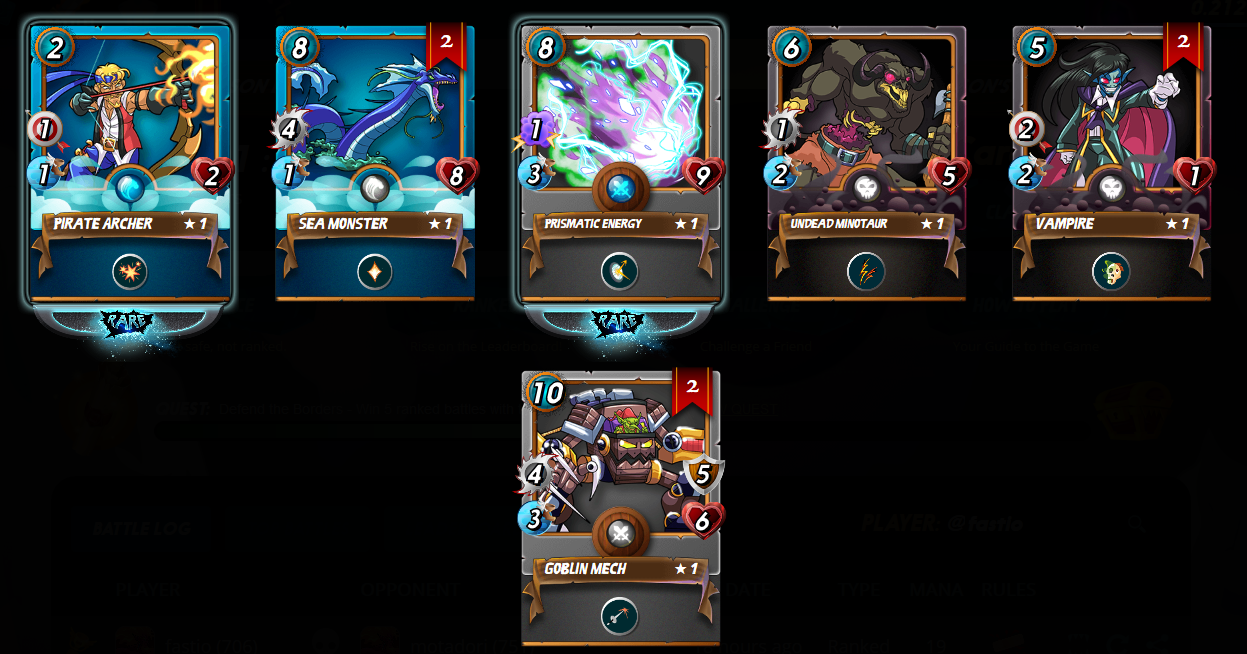Click Sea Monster's heal ability icon
Viewport: 1247px width, 654px height.
pos(375,271)
